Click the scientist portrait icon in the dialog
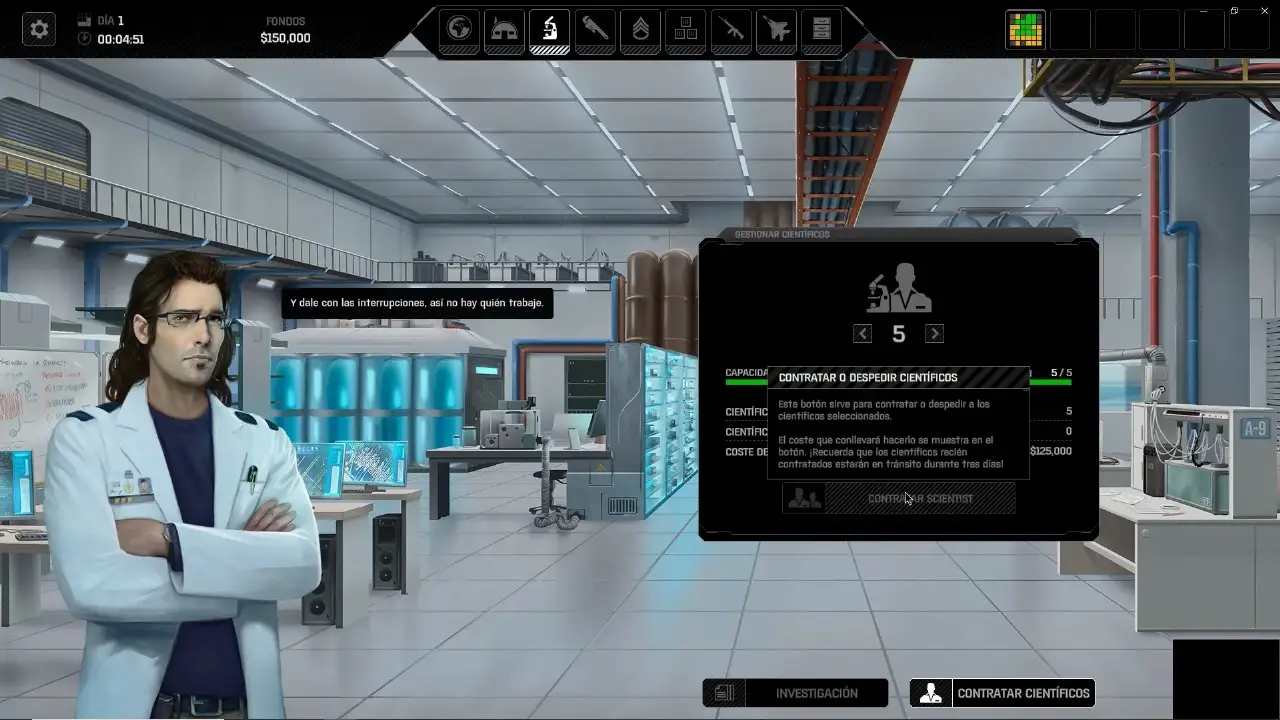Image resolution: width=1280 pixels, height=720 pixels. pos(898,287)
